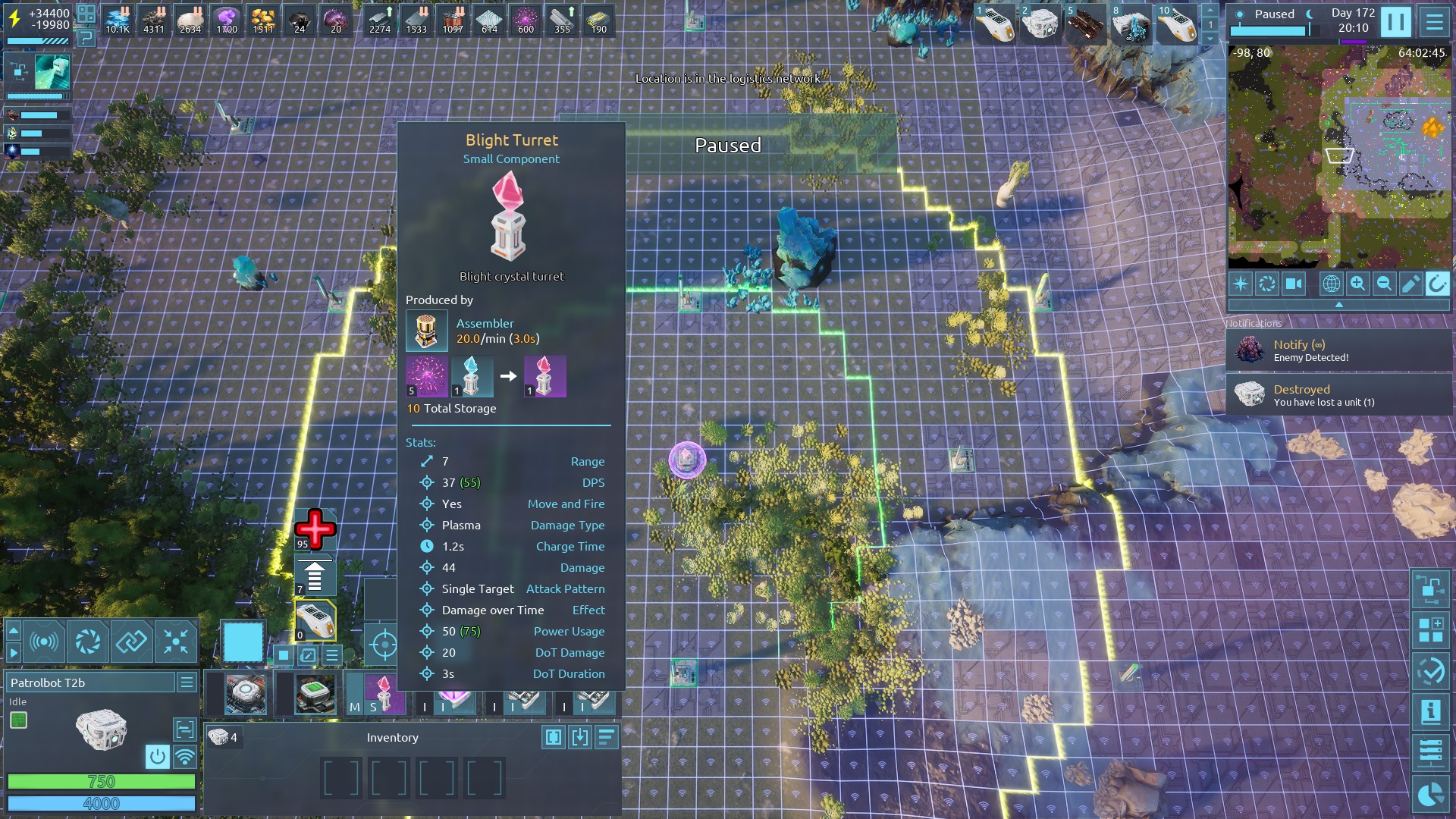This screenshot has height=819, width=1456.
Task: Open the pie chart statistics panel
Action: click(x=1430, y=795)
